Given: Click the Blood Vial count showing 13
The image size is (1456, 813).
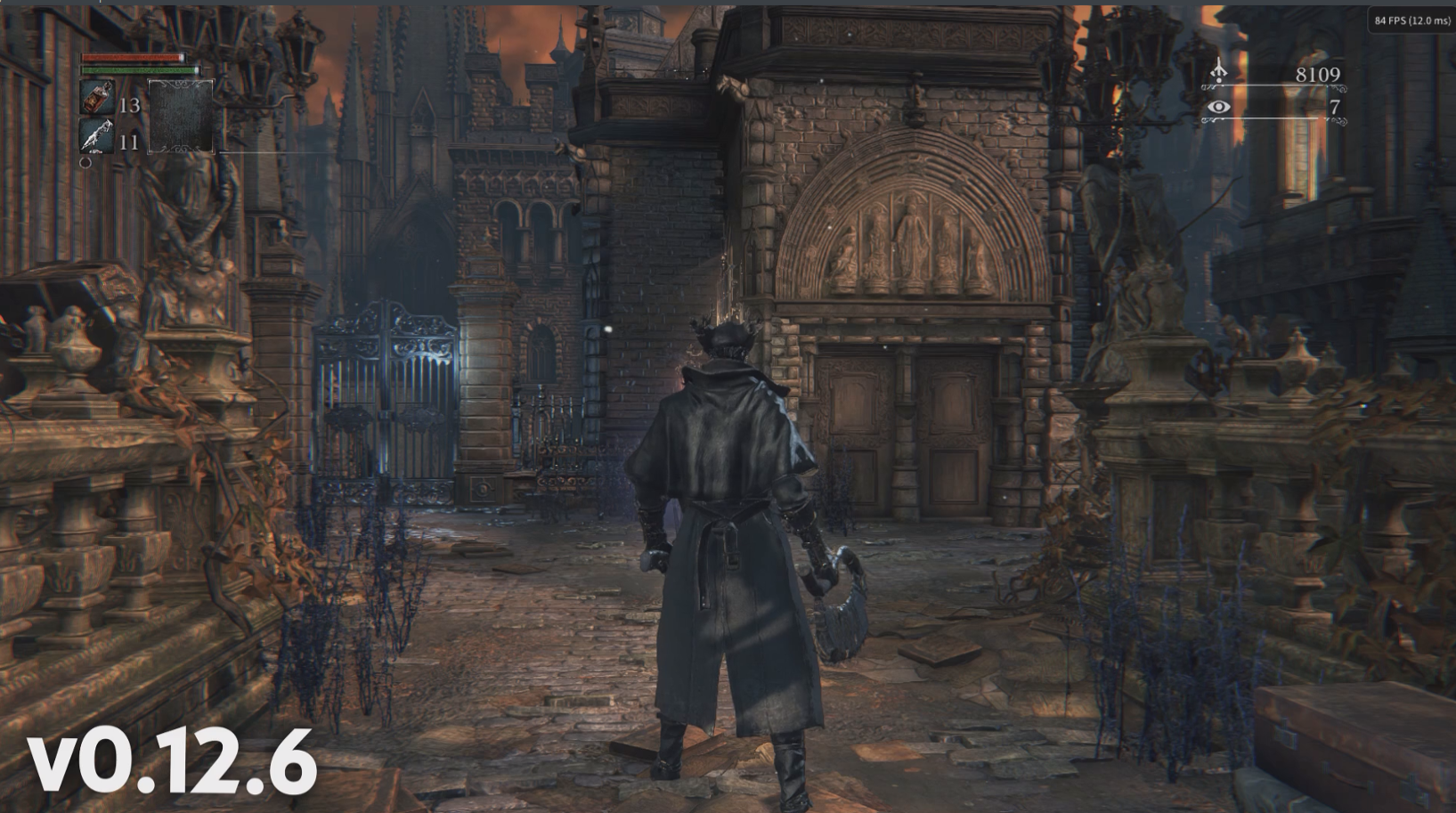Looking at the screenshot, I should [130, 104].
